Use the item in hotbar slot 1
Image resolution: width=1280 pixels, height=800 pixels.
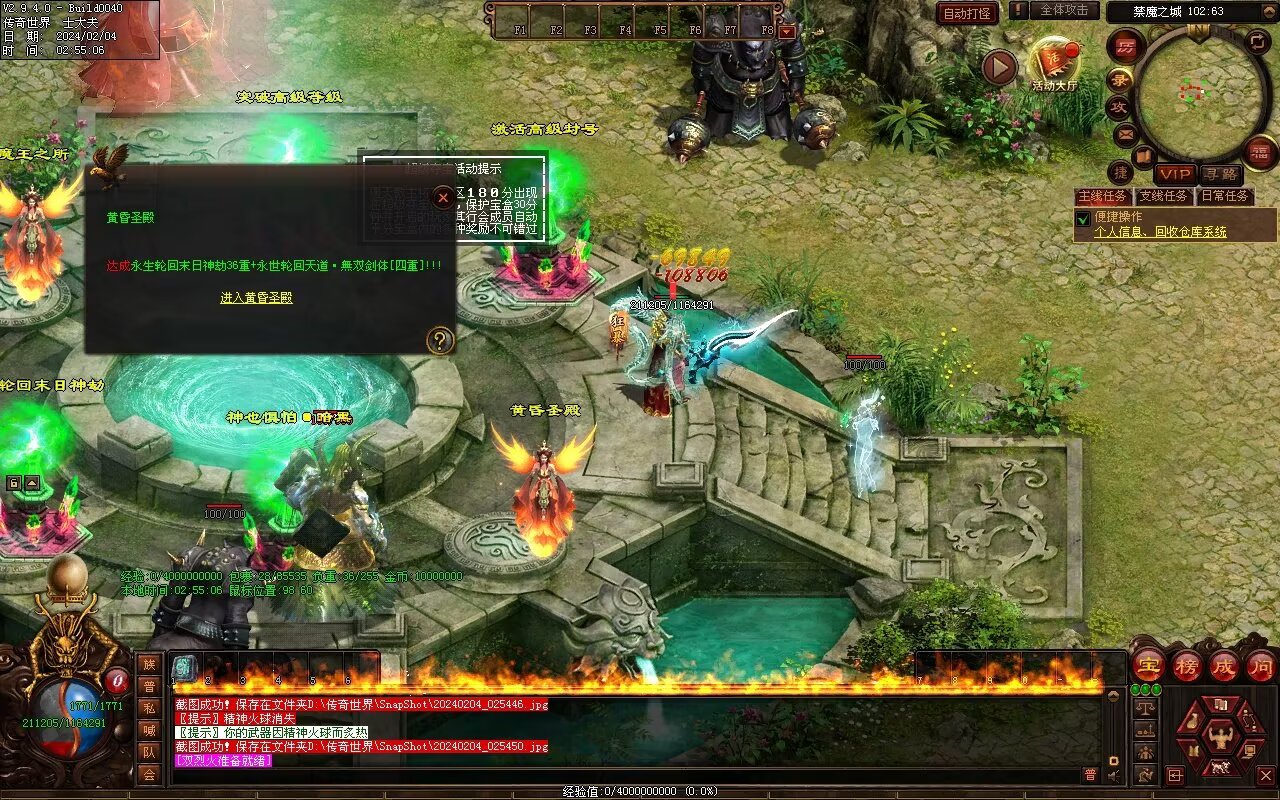(185, 667)
